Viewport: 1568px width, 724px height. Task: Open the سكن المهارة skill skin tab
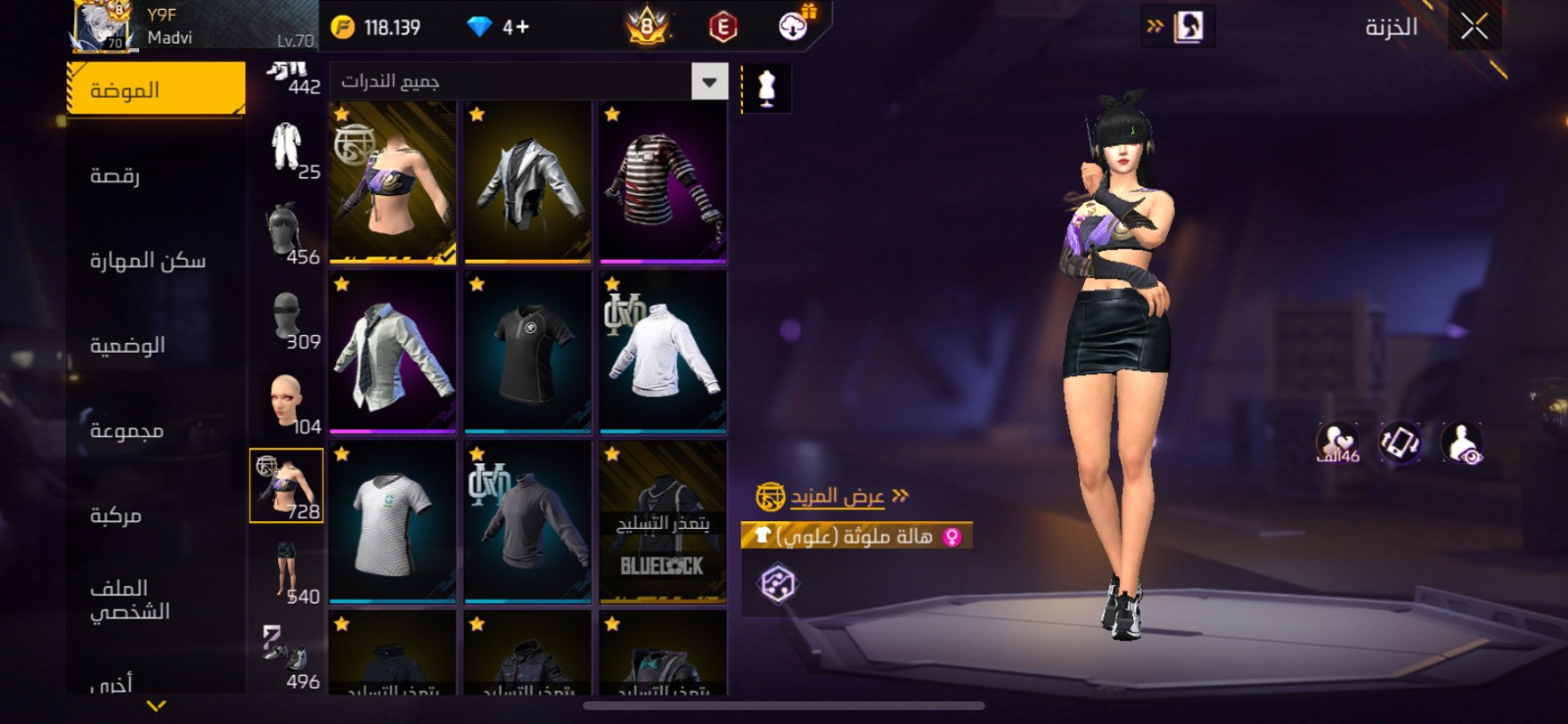pyautogui.click(x=148, y=261)
